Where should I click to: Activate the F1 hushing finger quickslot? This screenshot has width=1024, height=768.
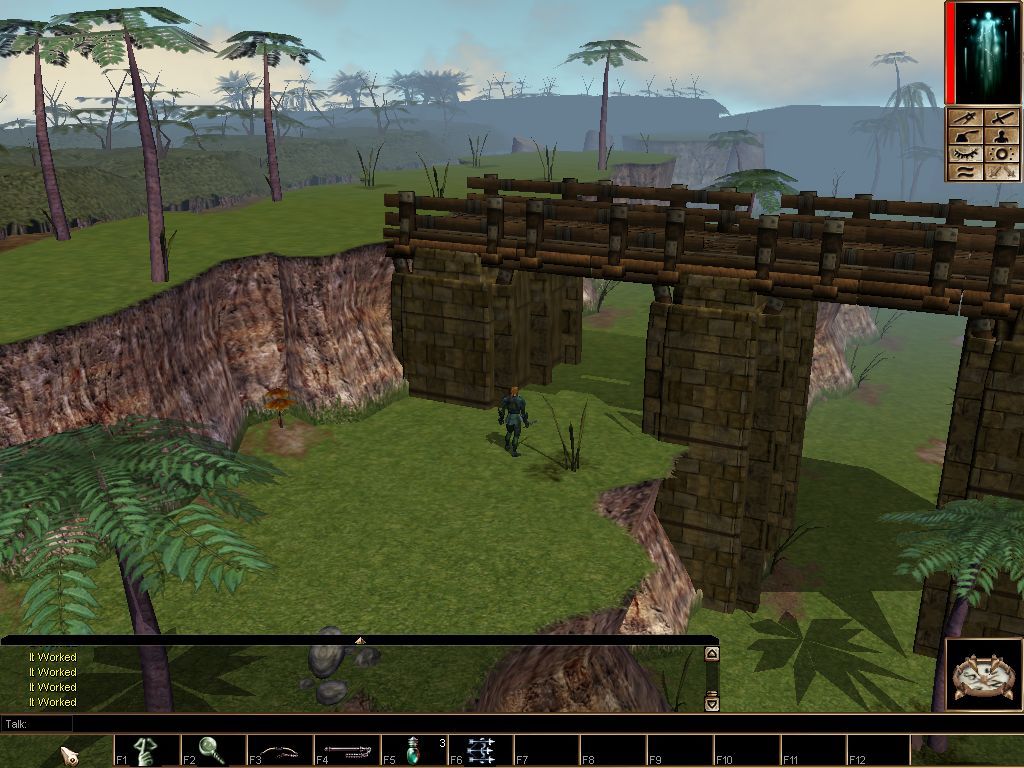[146, 750]
